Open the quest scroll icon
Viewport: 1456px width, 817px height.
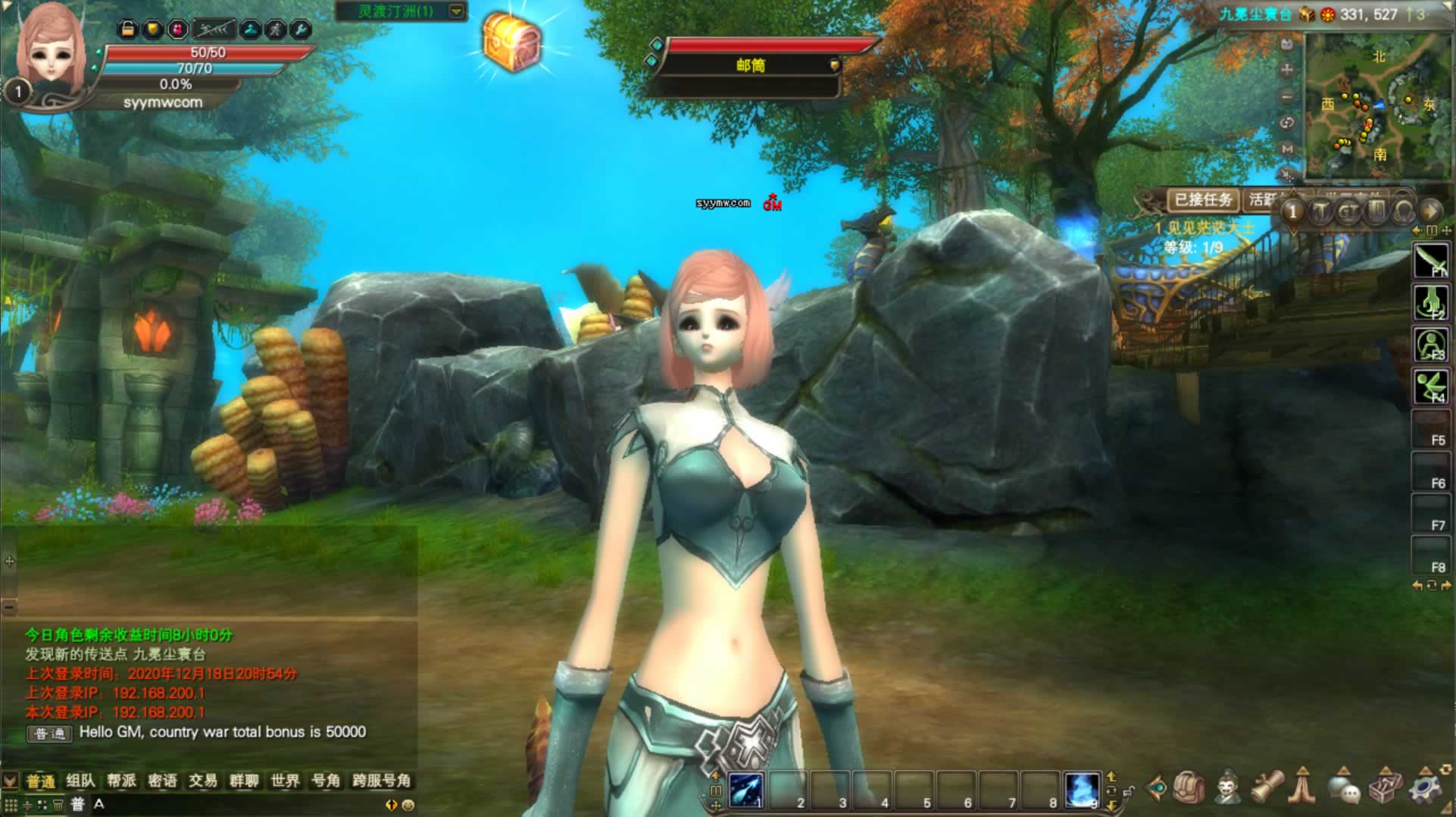[1267, 789]
